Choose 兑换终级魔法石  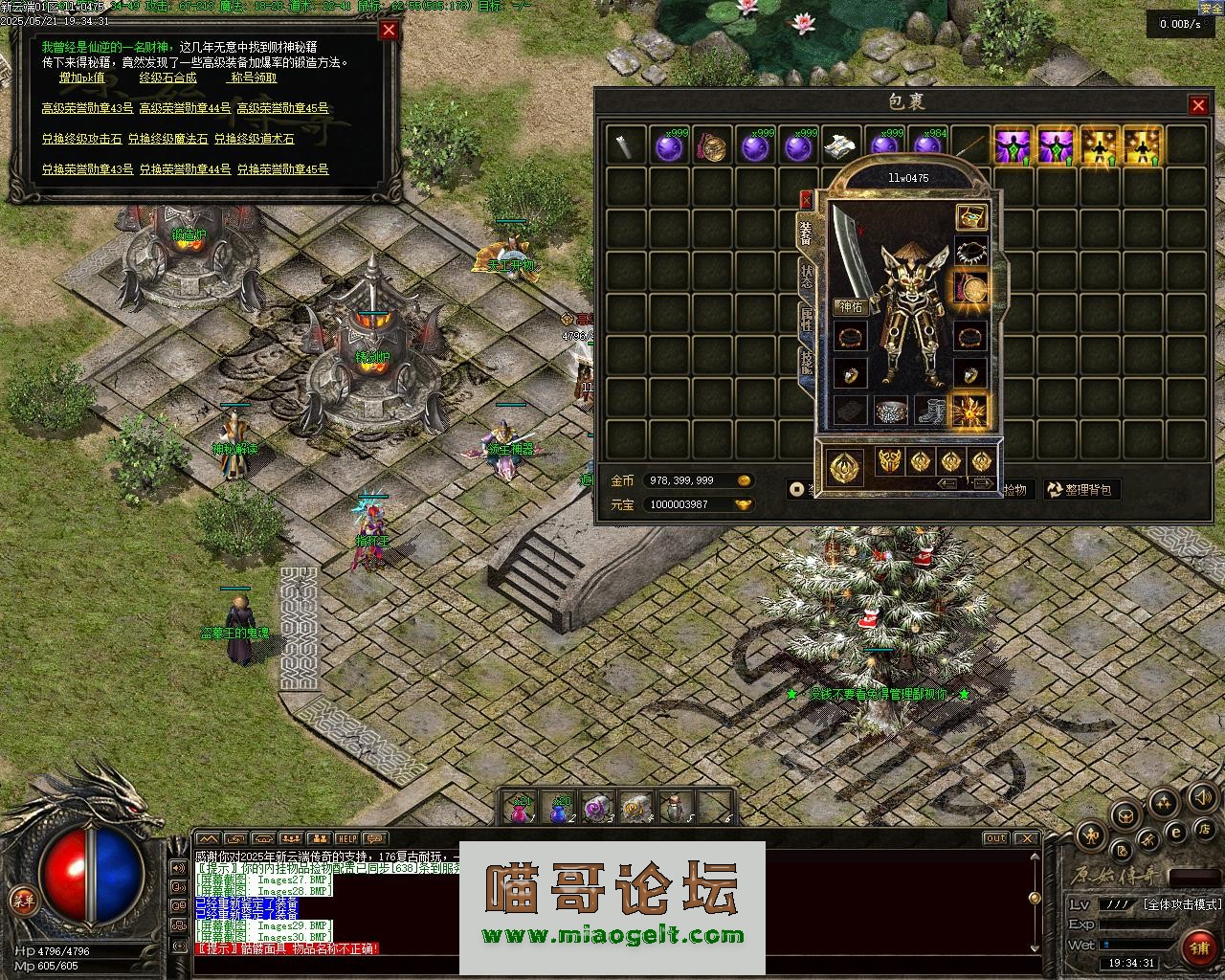click(x=167, y=139)
